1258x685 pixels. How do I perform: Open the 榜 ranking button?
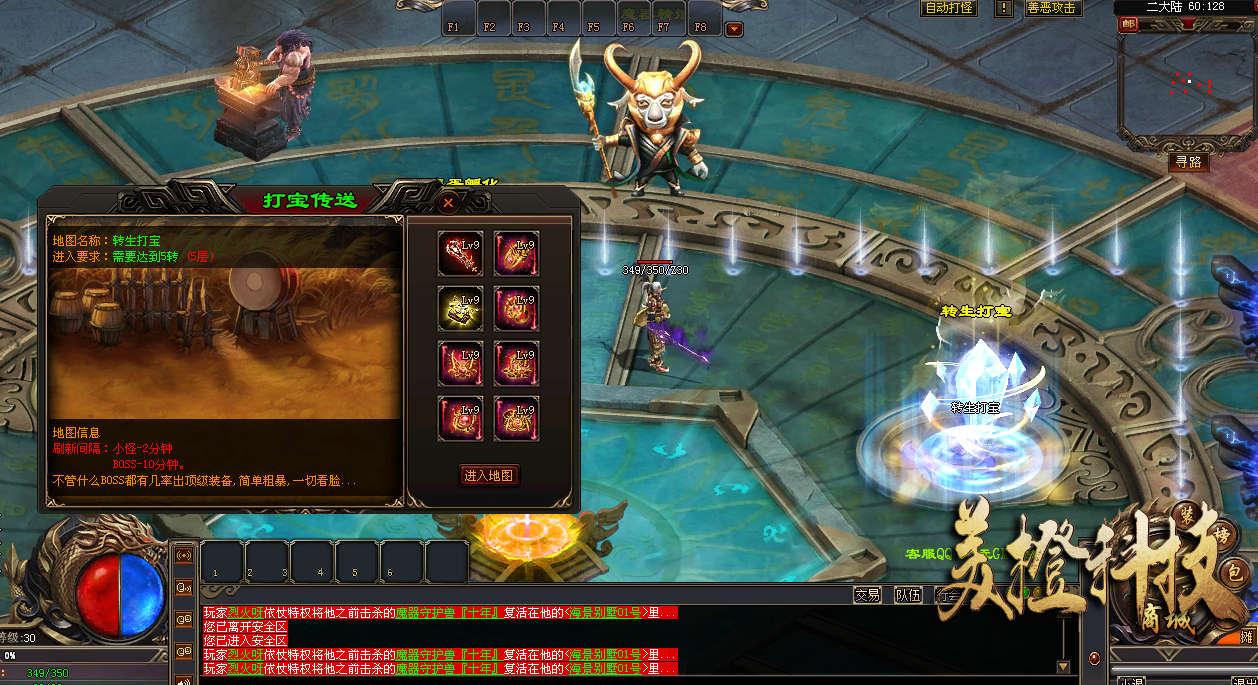coord(1221,537)
